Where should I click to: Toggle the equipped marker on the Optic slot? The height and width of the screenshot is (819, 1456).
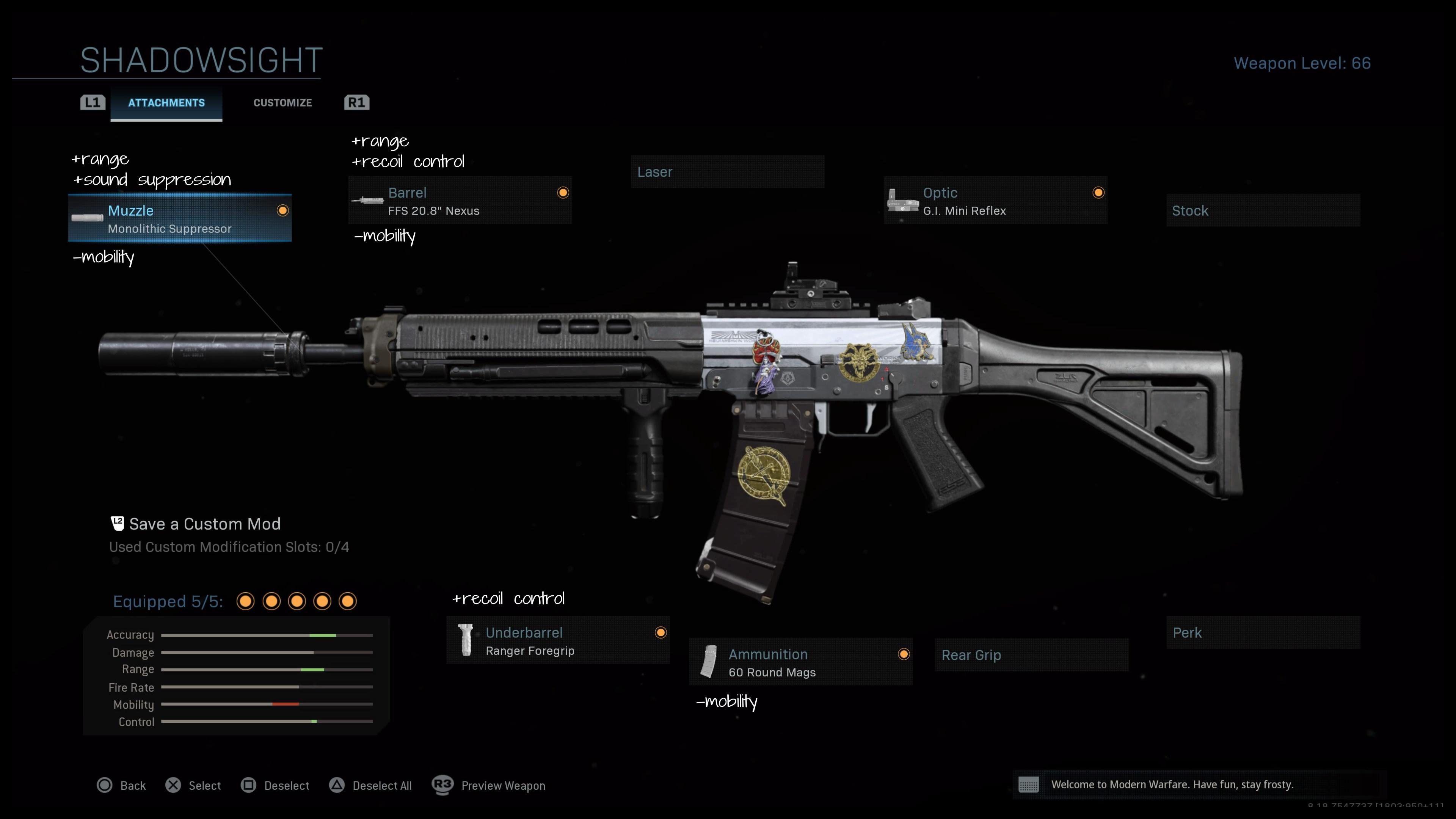(1098, 193)
